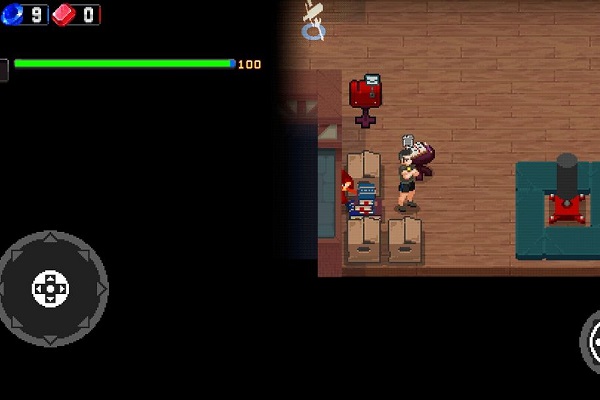Tap the virtual movement joystick
The width and height of the screenshot is (600, 400).
point(50,289)
